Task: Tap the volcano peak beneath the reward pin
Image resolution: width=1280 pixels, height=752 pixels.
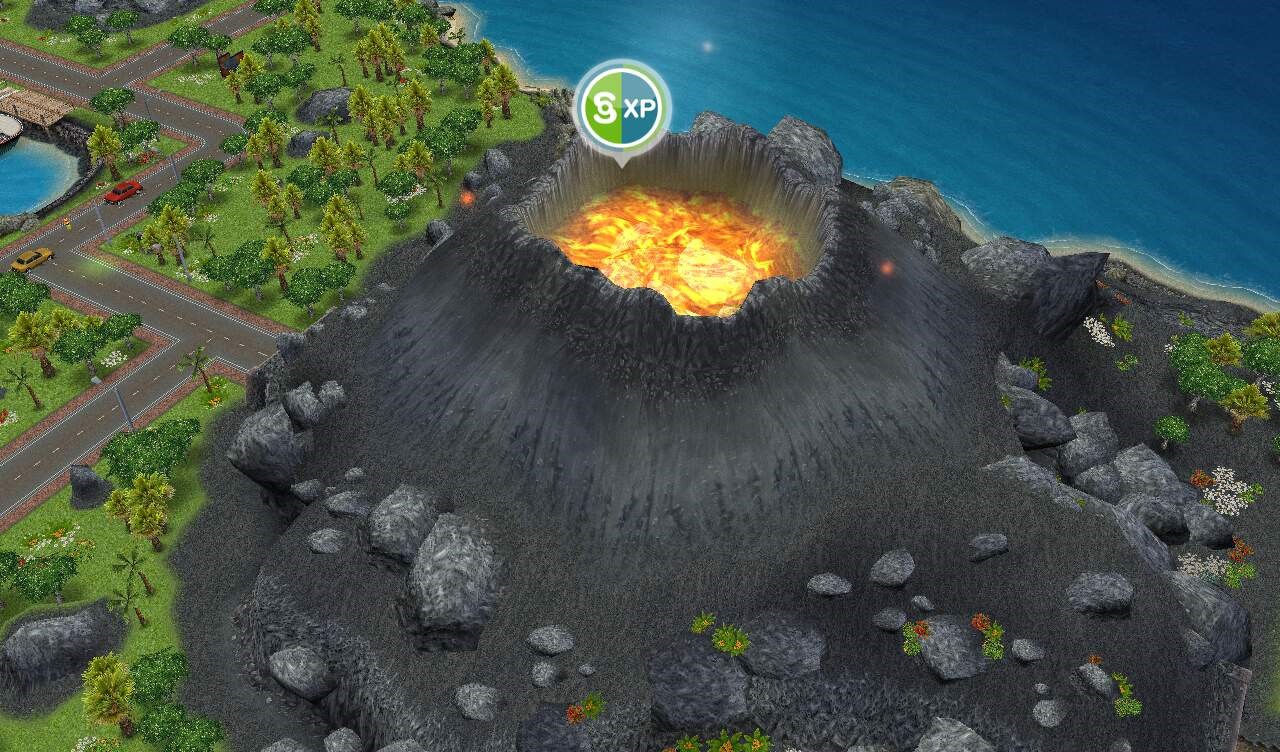Action: point(625,170)
